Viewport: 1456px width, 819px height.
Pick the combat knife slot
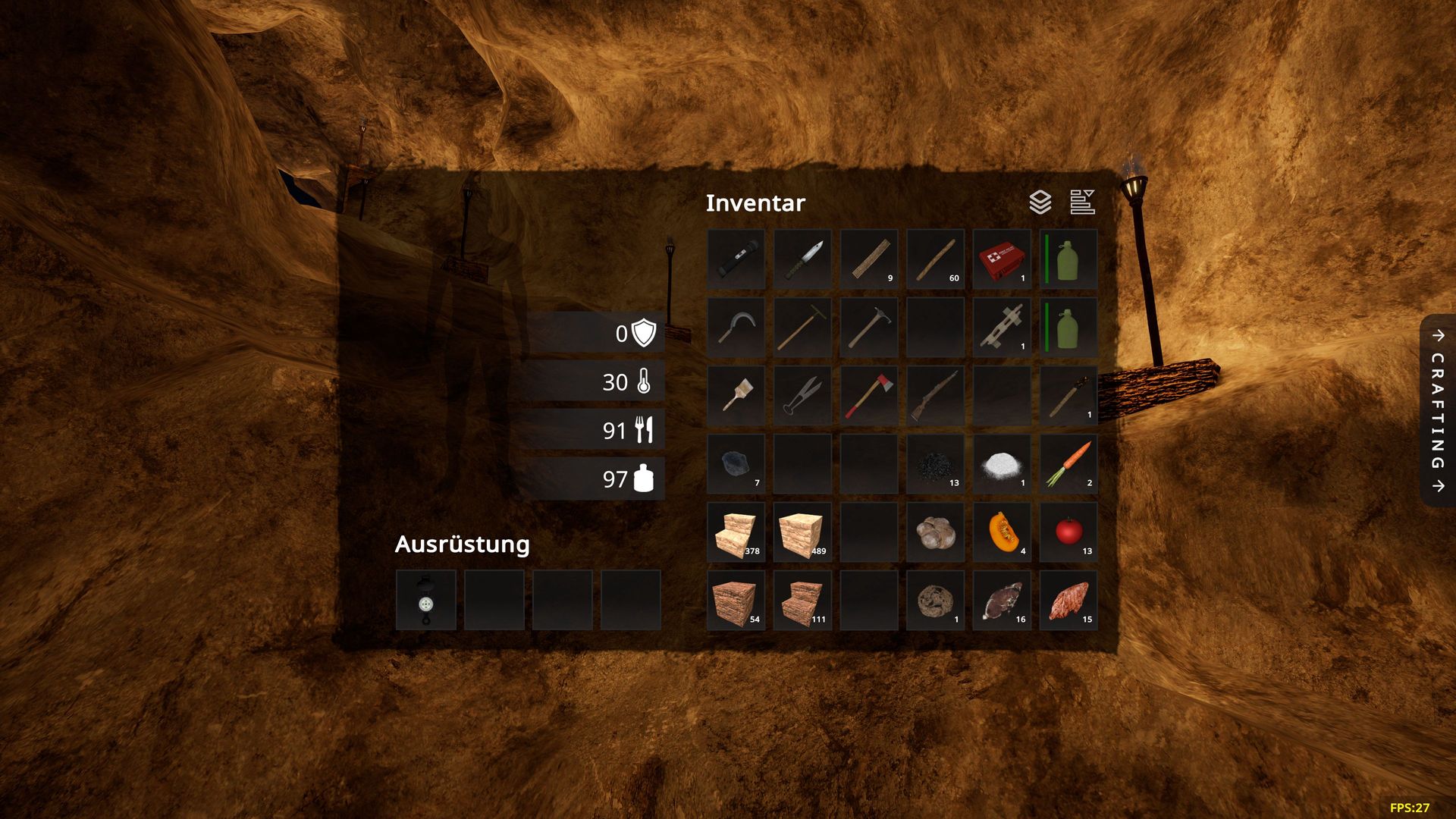point(802,259)
